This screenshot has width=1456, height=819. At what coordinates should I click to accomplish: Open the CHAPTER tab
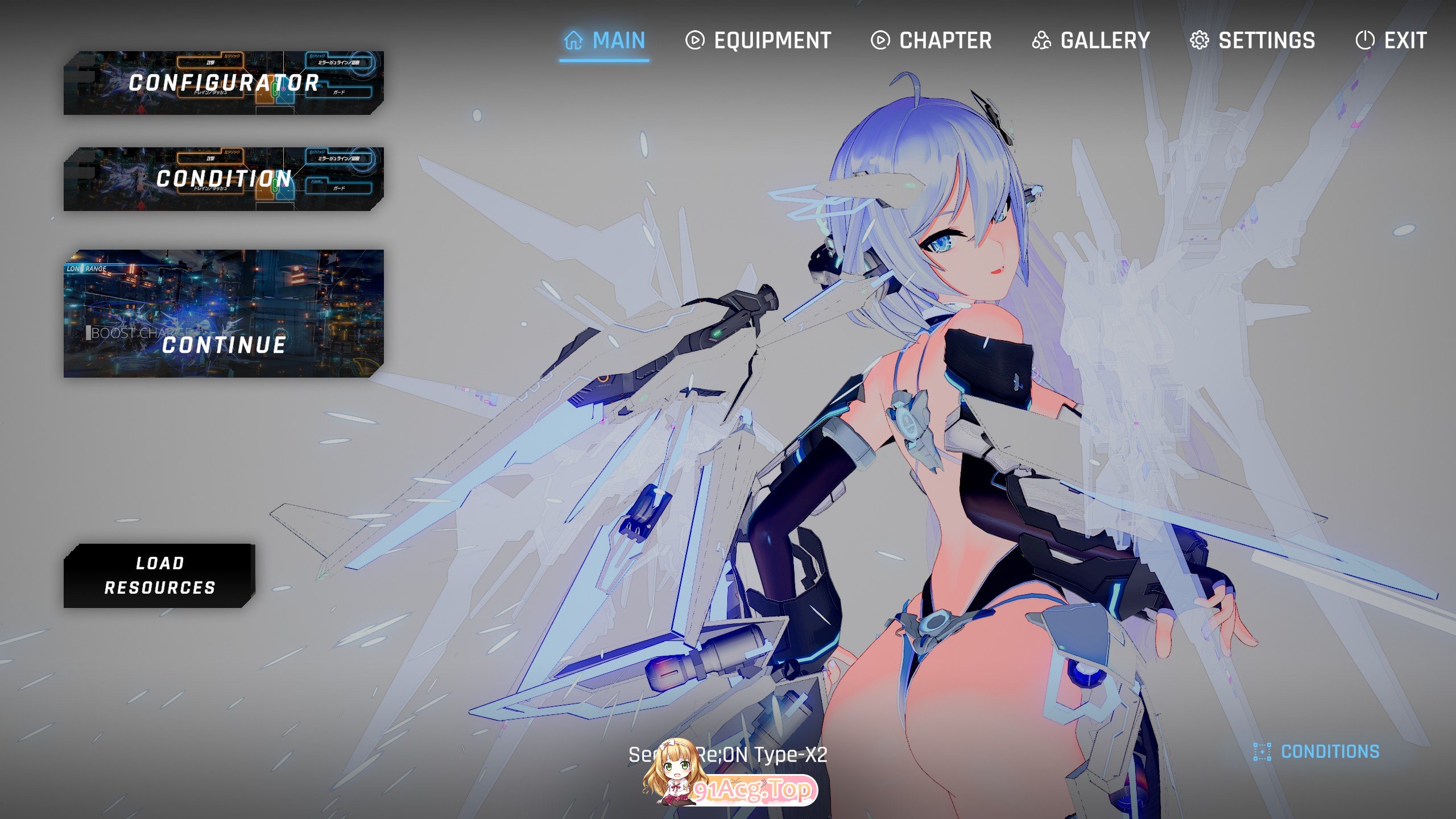pyautogui.click(x=945, y=40)
